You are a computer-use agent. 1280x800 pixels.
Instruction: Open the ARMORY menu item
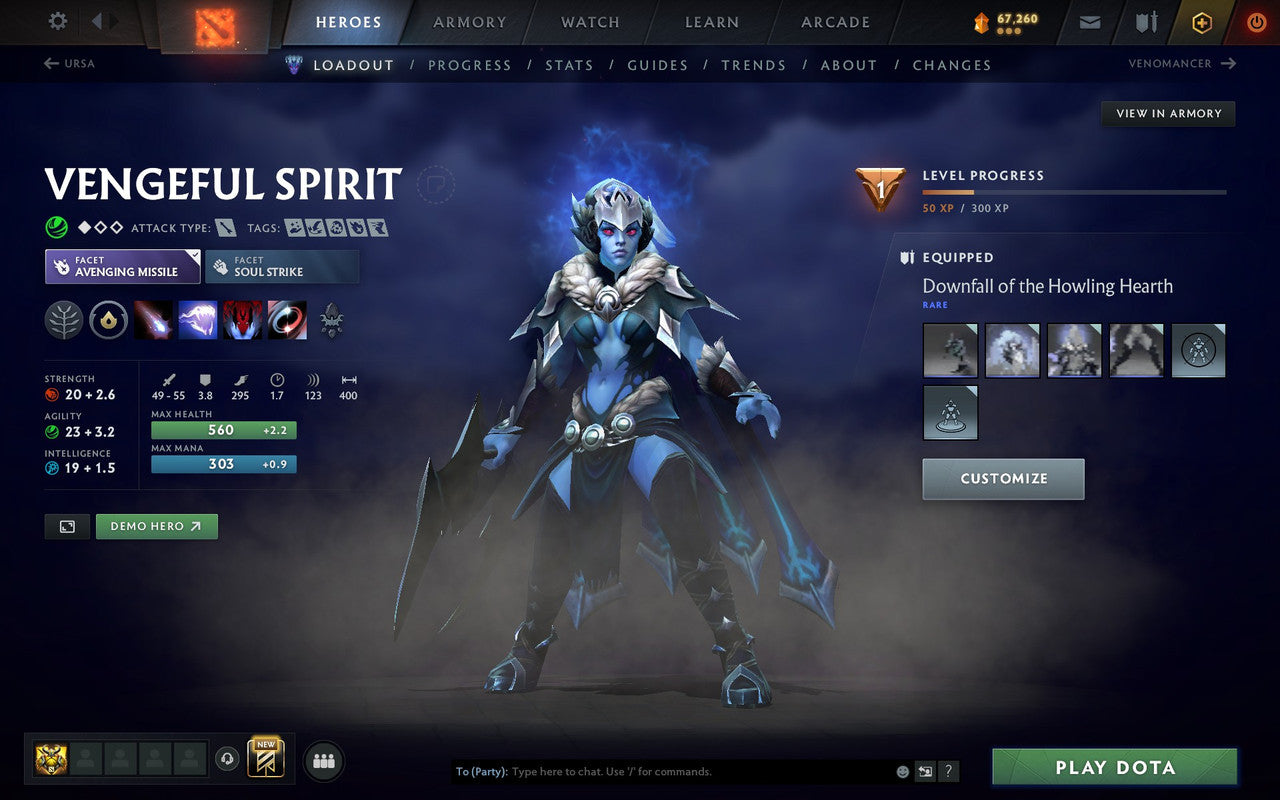(x=469, y=22)
